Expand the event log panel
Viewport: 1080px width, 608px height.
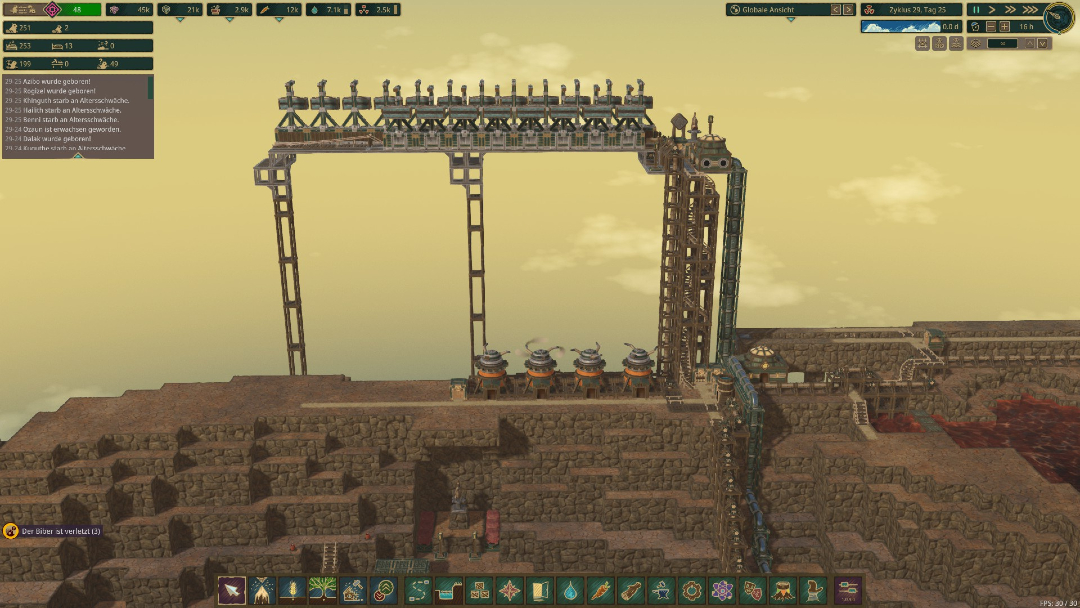[151, 88]
